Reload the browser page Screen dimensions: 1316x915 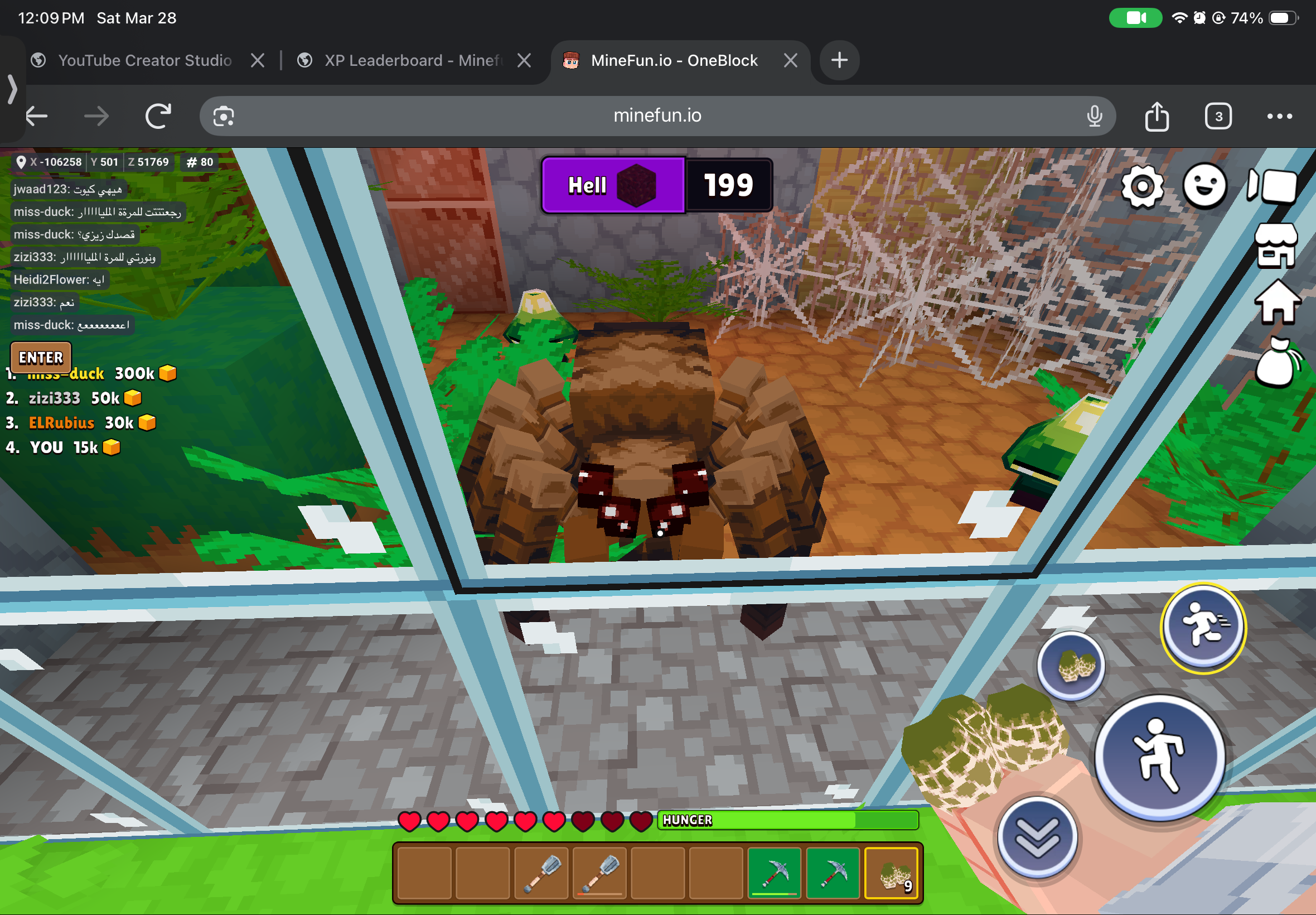coord(158,117)
